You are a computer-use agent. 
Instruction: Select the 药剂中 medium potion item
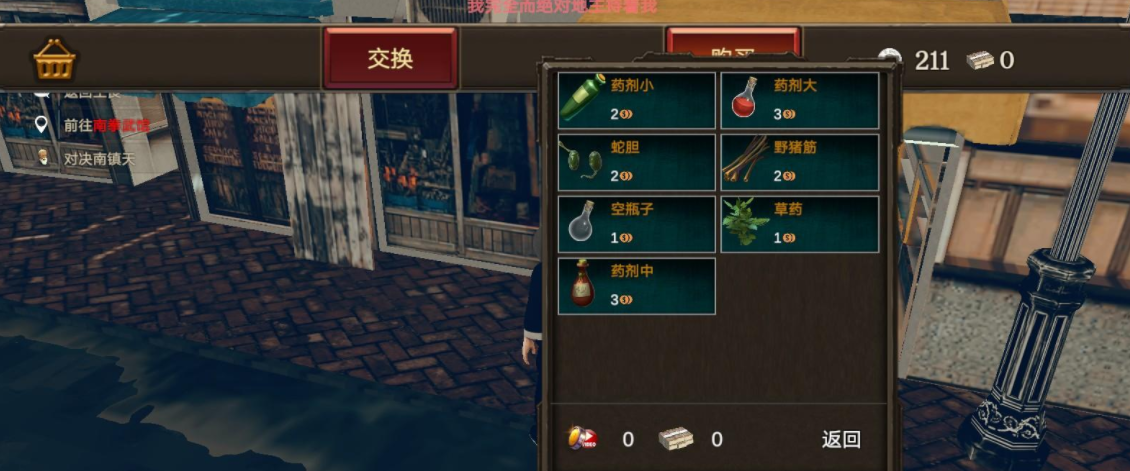(x=637, y=286)
